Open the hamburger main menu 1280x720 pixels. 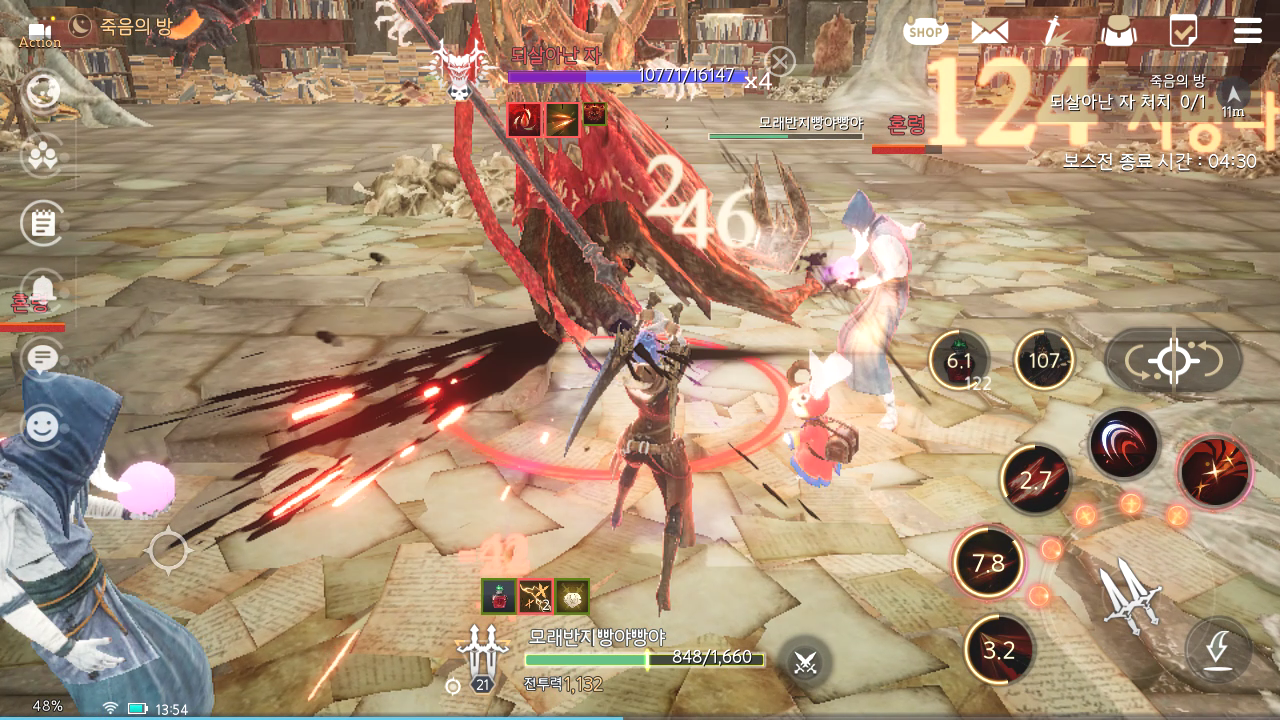click(1247, 31)
